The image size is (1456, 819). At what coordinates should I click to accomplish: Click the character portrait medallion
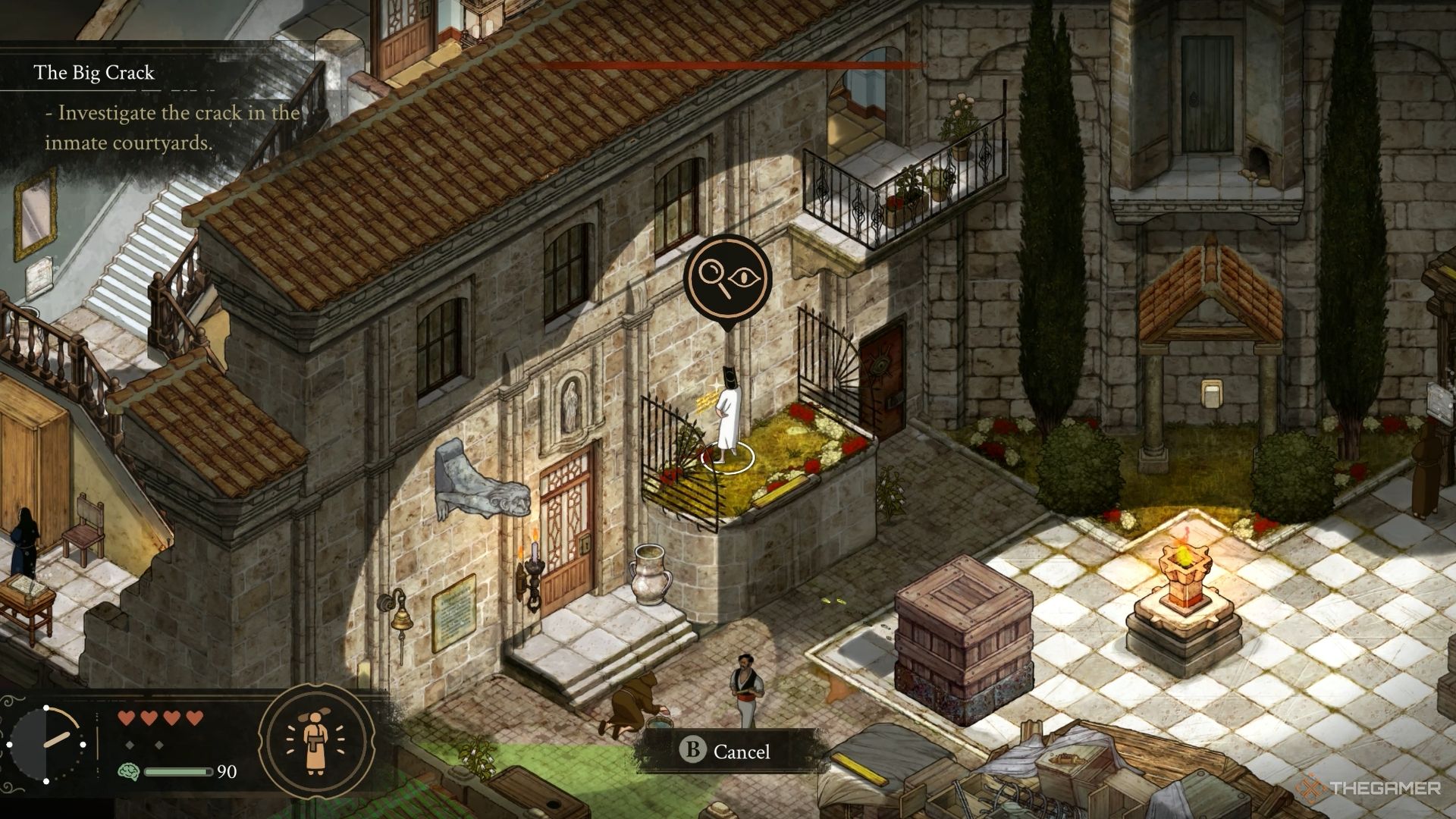coord(316,742)
